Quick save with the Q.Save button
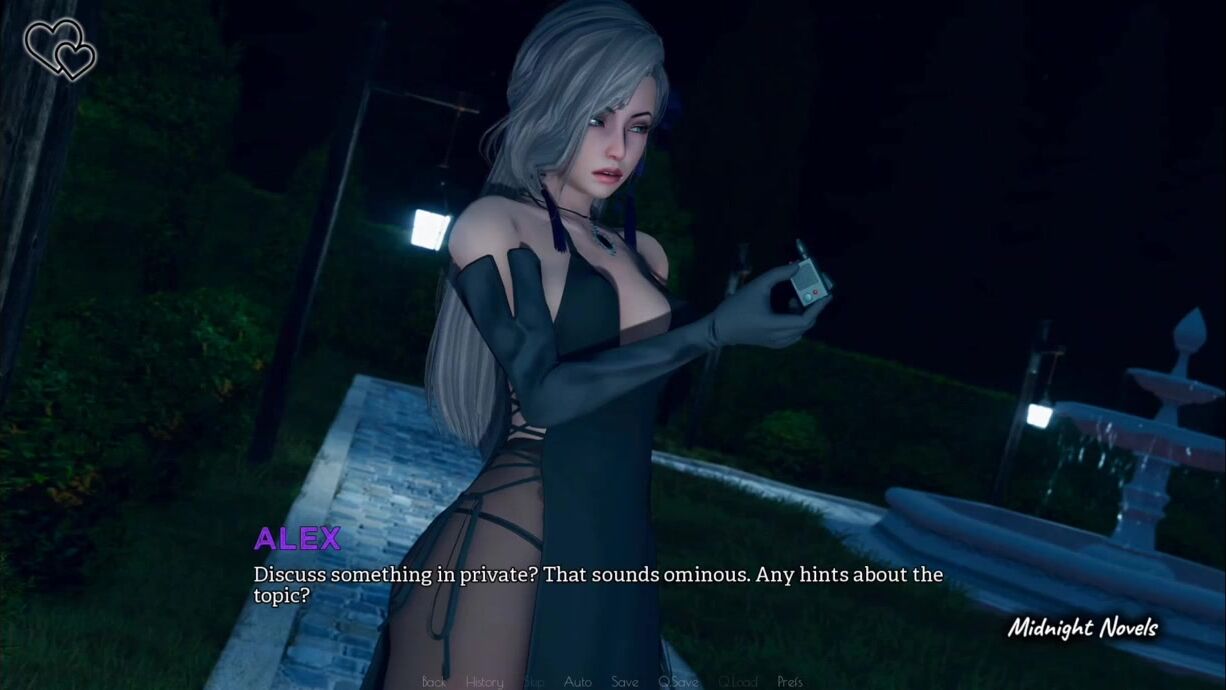 (x=678, y=682)
